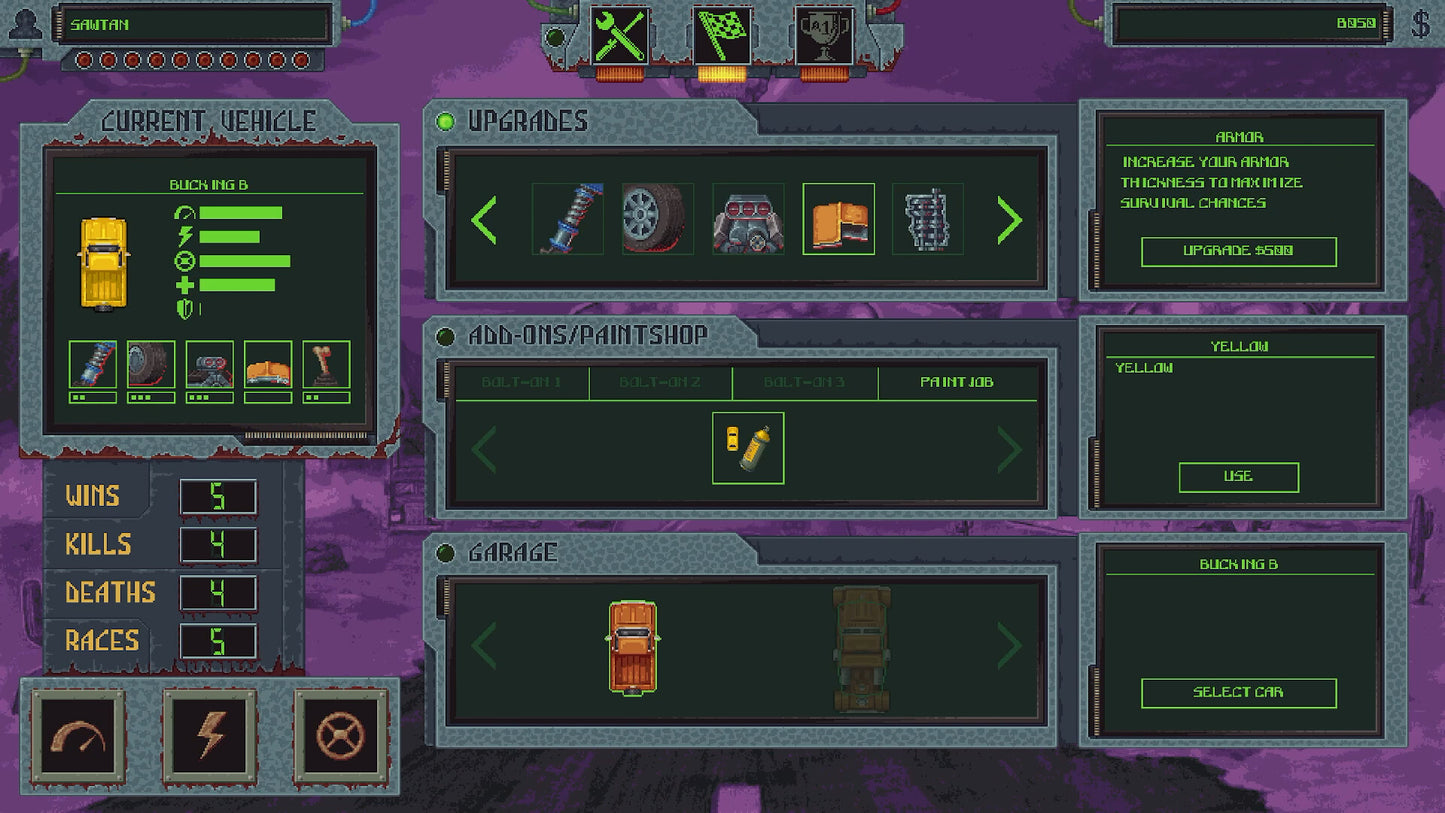The image size is (1445, 813).
Task: Open the Bolt-On 1 tab
Action: pos(521,382)
